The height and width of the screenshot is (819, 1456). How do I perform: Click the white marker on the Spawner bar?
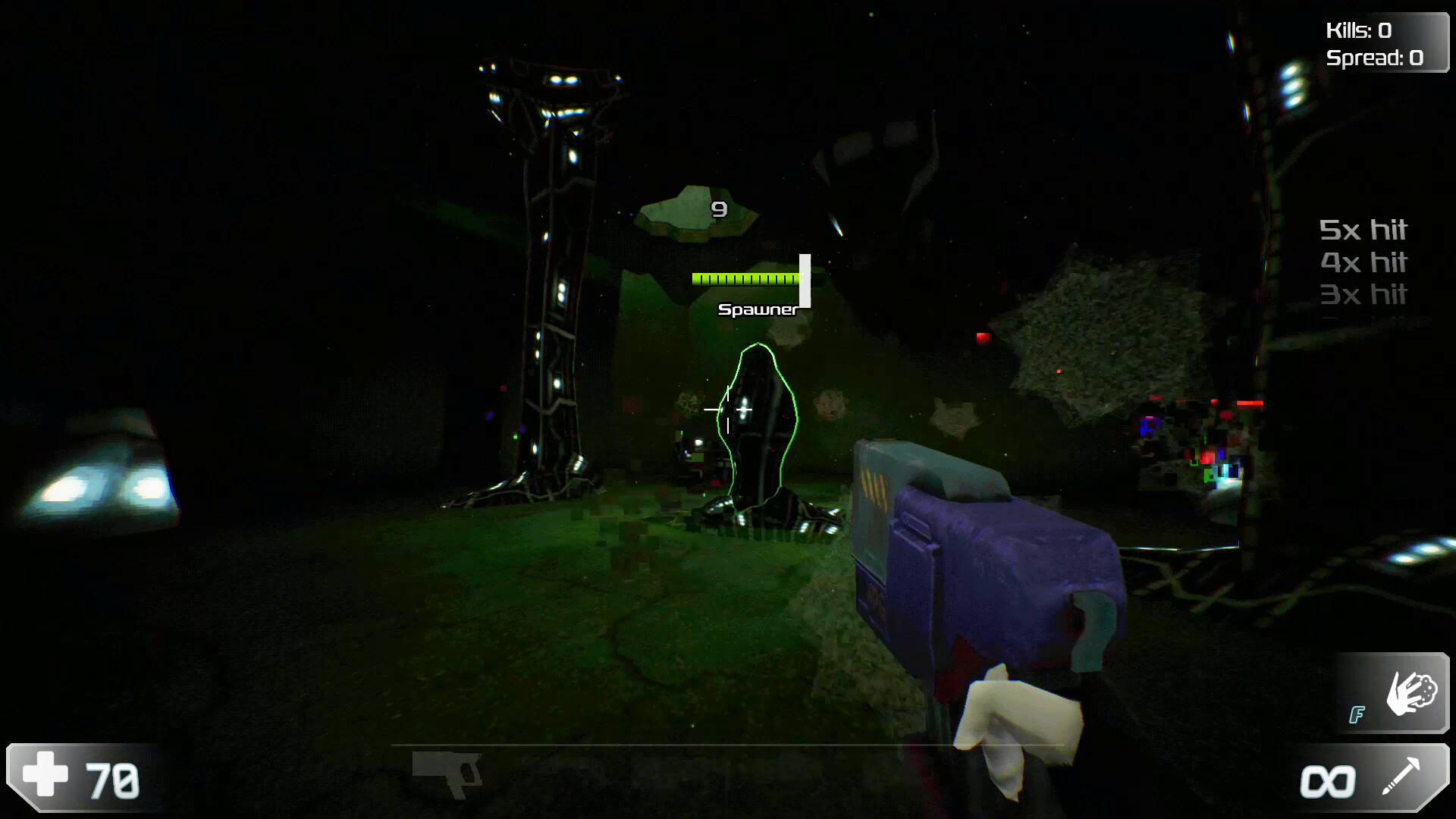[x=805, y=282]
